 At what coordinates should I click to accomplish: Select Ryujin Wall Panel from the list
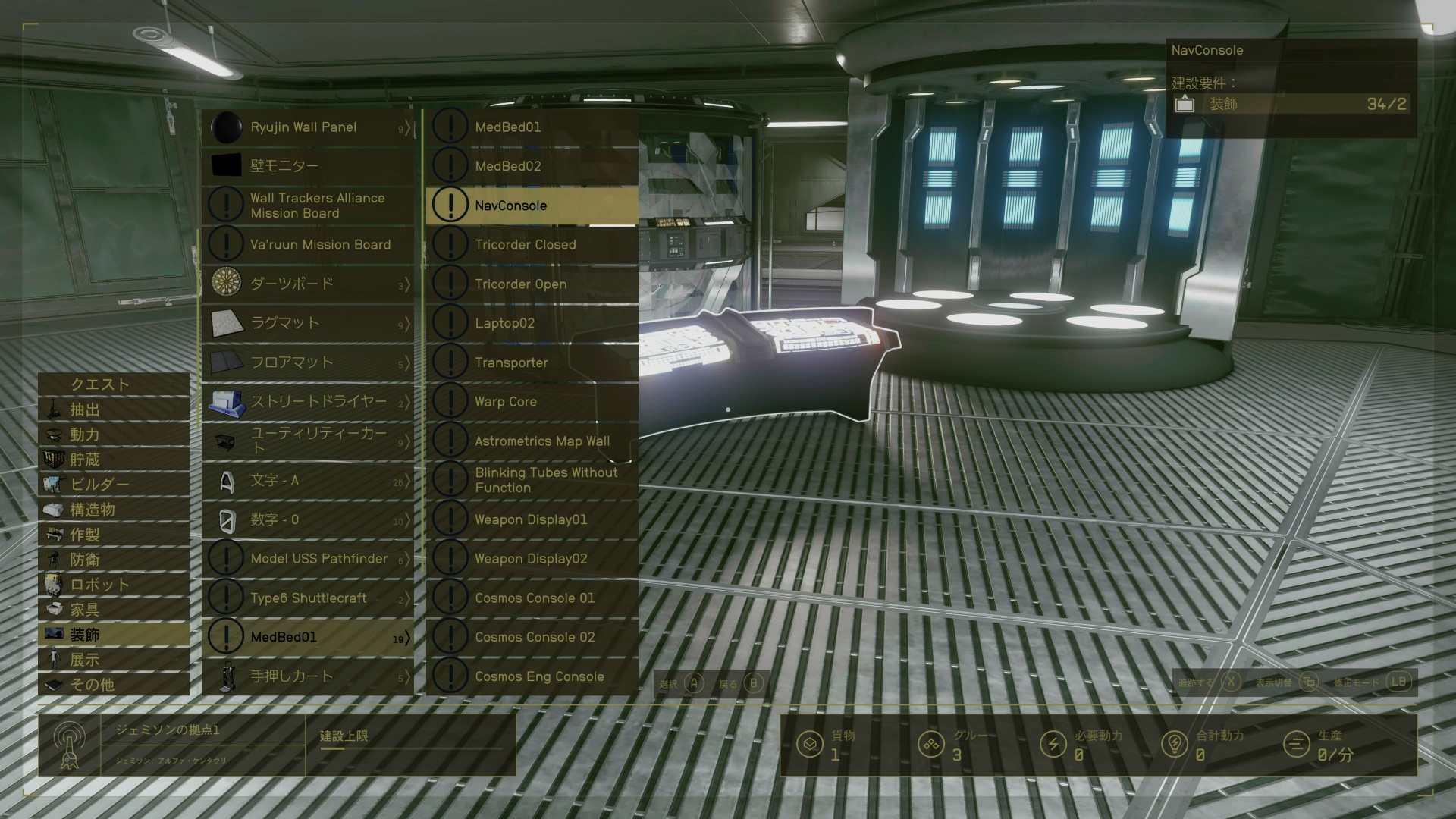tap(308, 127)
